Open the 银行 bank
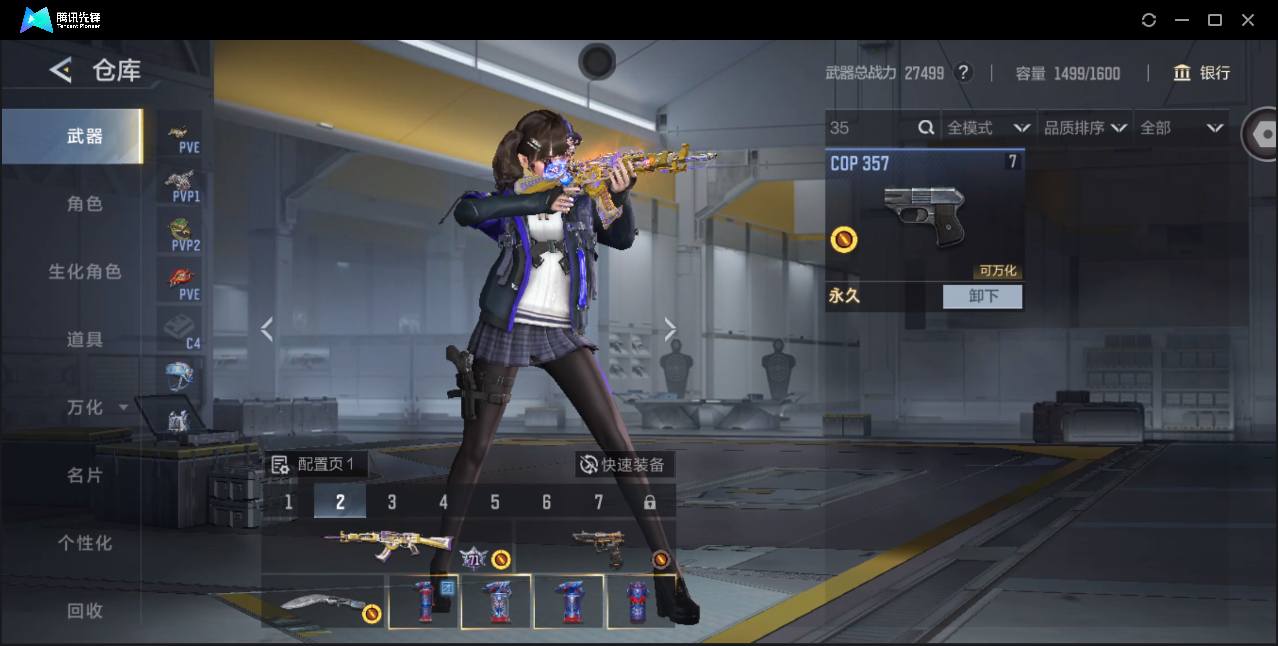Screen dimensions: 1278x646 pyautogui.click(x=1202, y=73)
